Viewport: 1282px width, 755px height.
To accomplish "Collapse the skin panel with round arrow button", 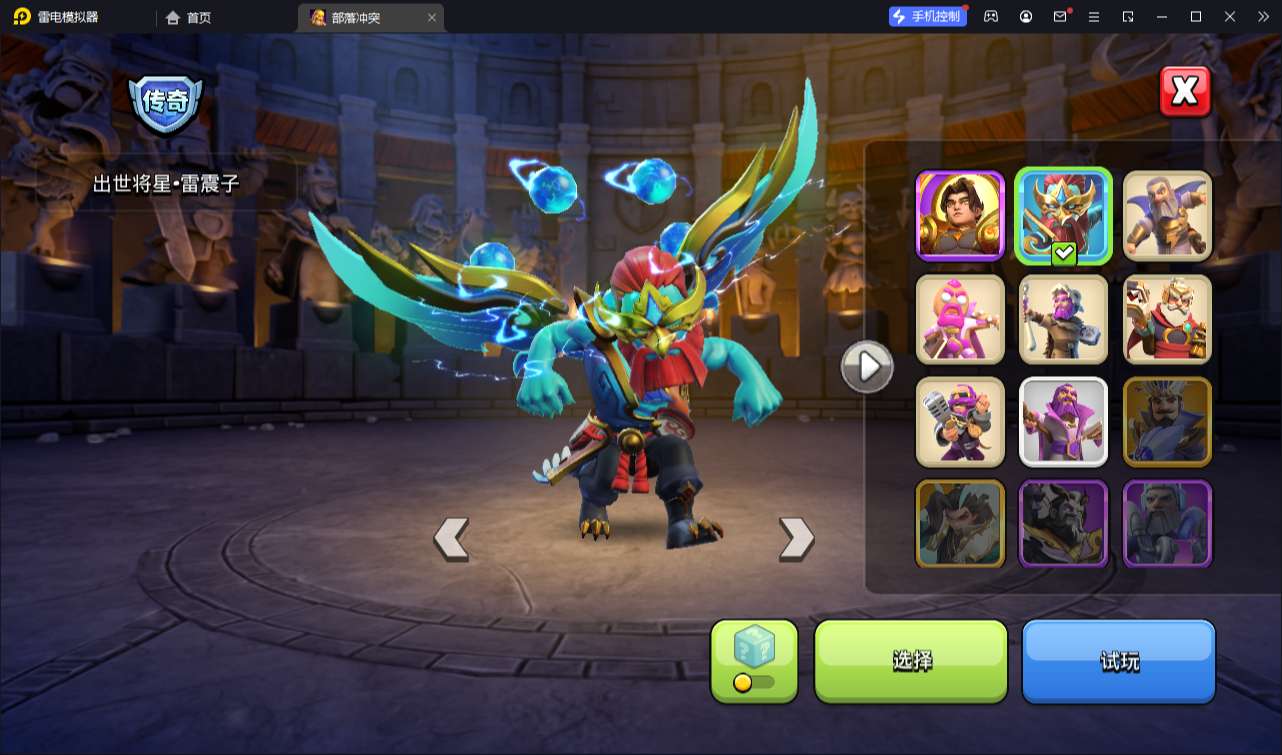I will click(x=867, y=367).
